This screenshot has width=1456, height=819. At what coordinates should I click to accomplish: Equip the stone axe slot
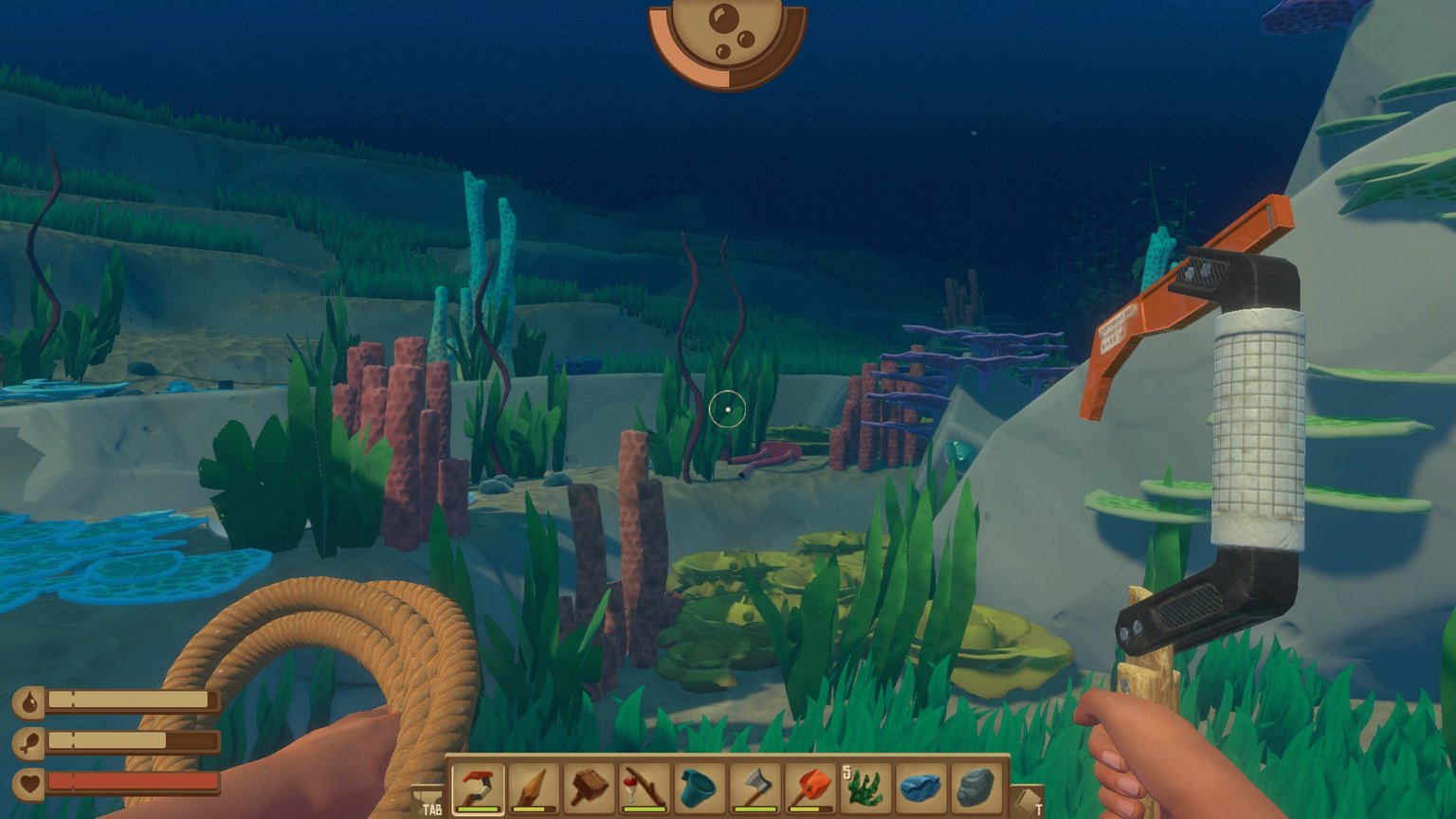click(755, 788)
